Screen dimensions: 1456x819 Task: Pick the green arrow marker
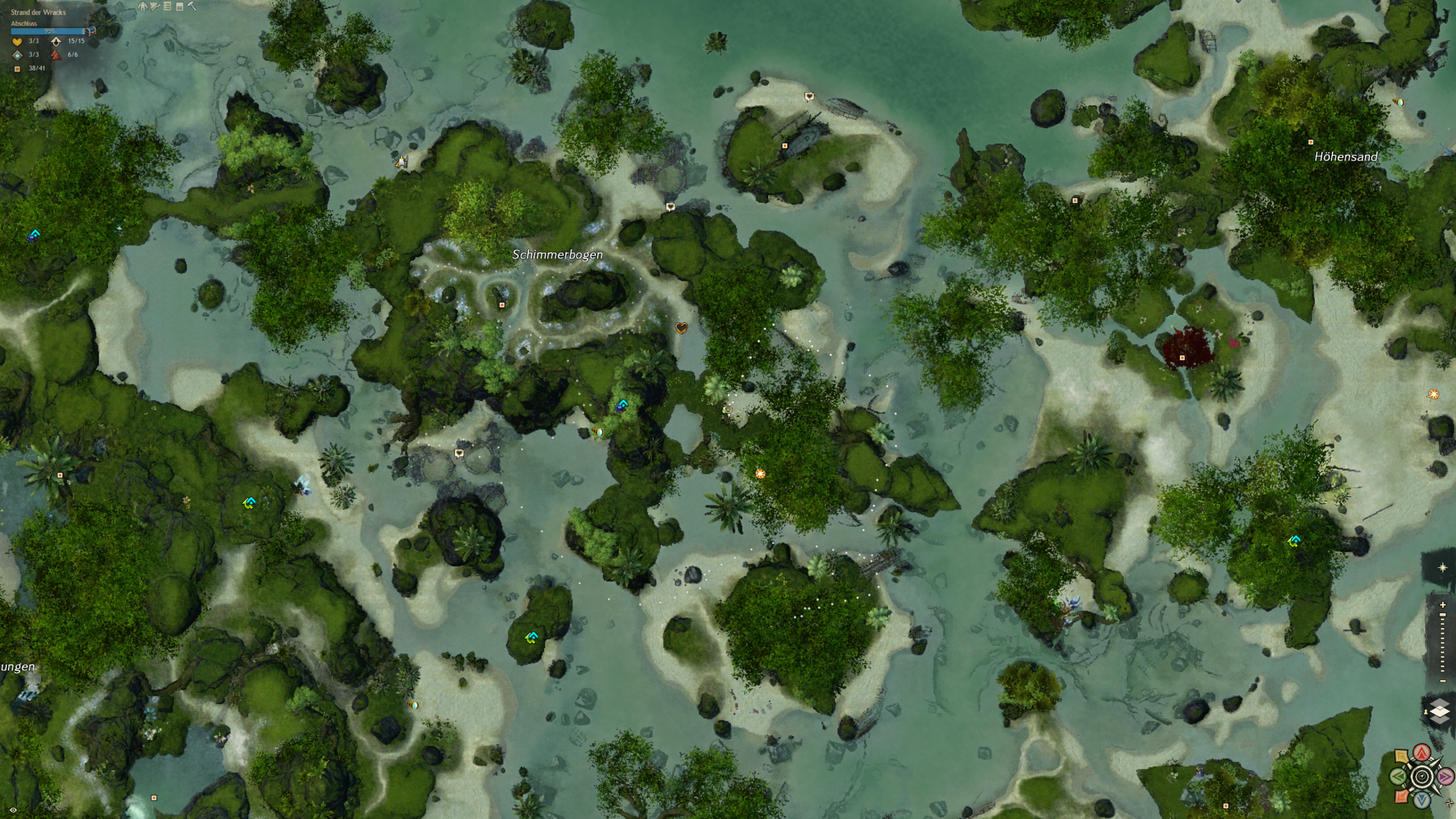pos(1399,776)
